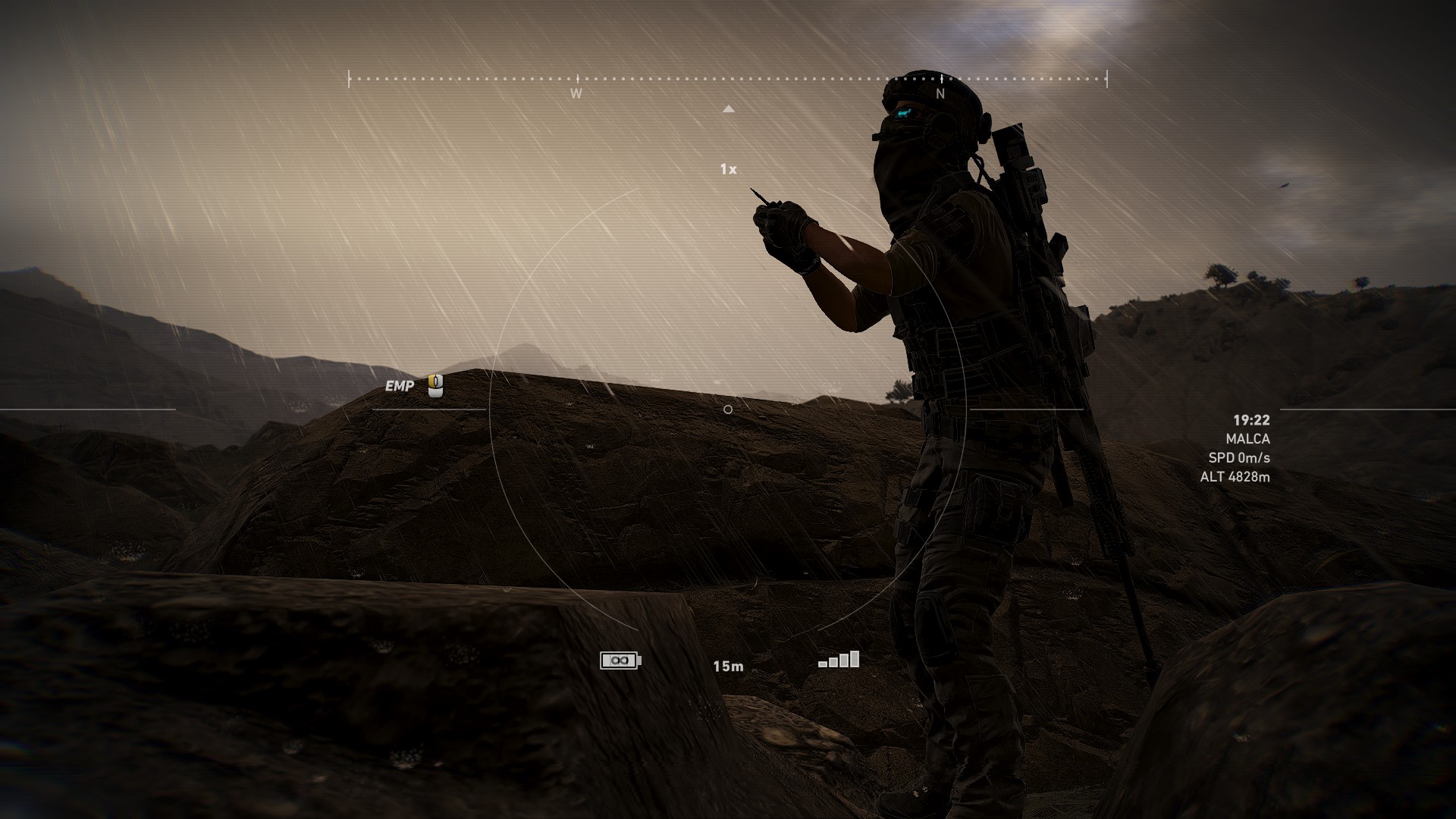Click the N cardinal marker on compass
This screenshot has width=1456, height=819.
[940, 93]
